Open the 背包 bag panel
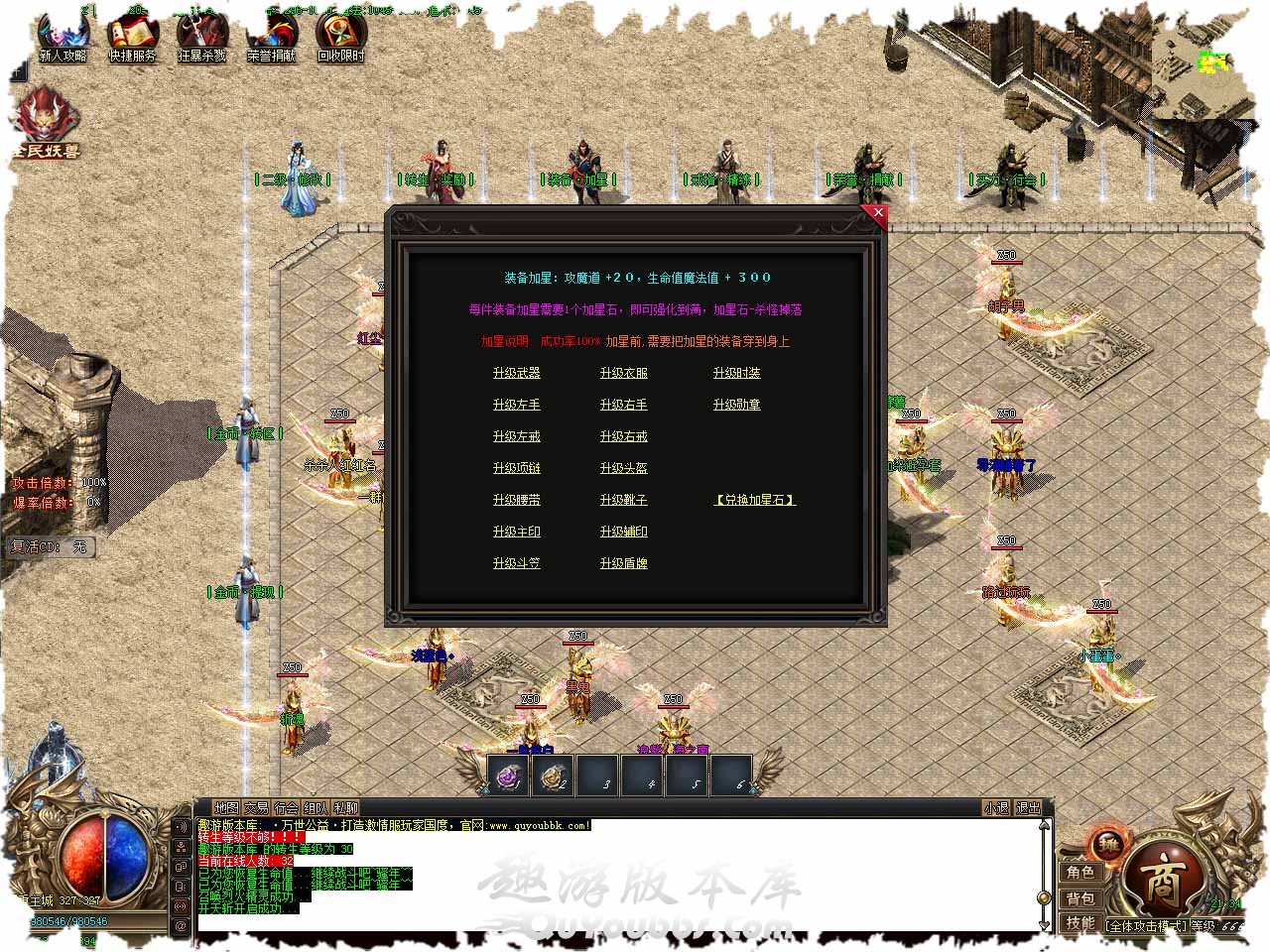Screen dimensions: 1270x952 (x=1080, y=897)
